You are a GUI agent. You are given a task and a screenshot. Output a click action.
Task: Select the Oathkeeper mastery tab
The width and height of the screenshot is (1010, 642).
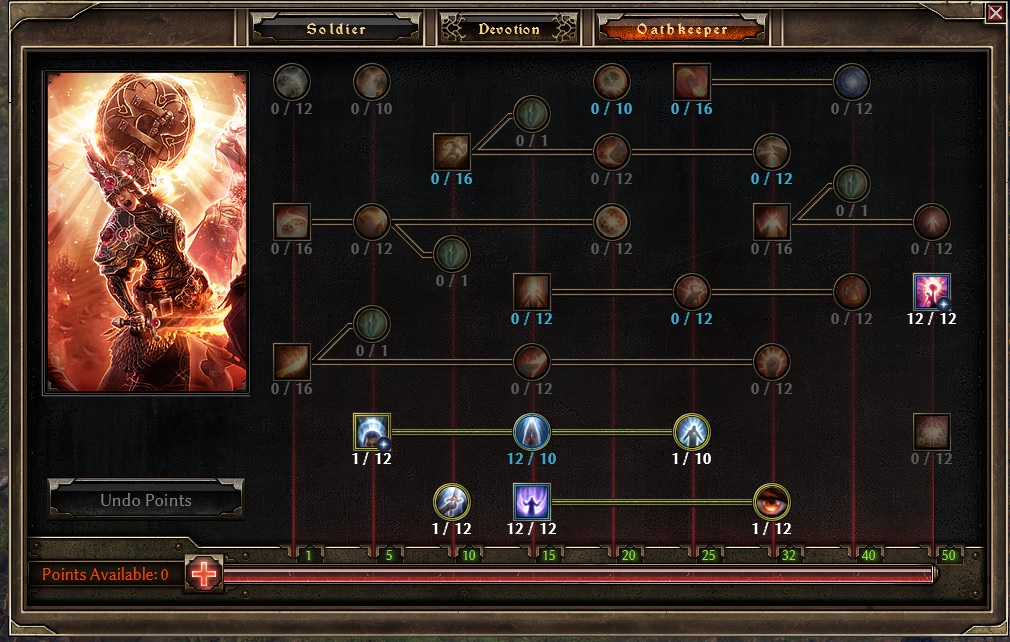tap(682, 29)
